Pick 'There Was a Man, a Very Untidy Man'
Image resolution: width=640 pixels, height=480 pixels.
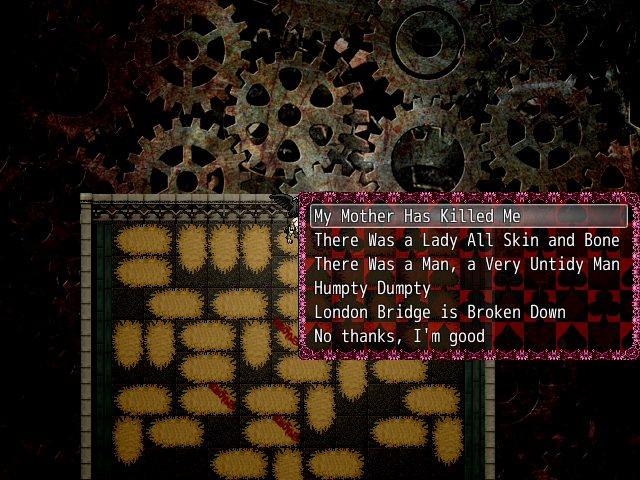(466, 264)
